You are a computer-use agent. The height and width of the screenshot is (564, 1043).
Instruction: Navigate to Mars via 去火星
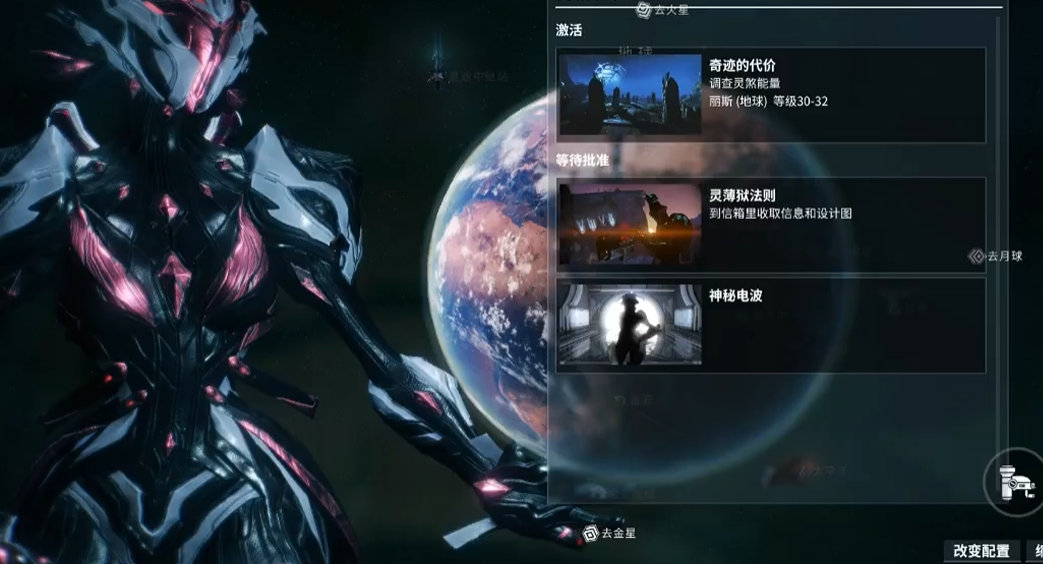664,10
